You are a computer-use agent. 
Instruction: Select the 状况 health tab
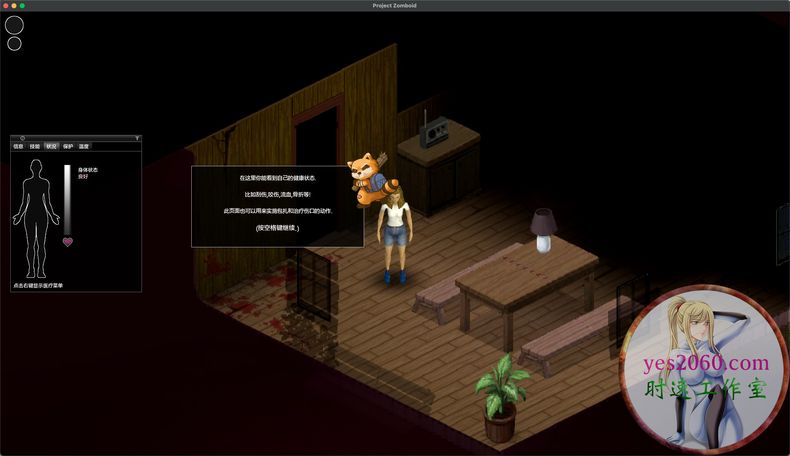coord(51,146)
